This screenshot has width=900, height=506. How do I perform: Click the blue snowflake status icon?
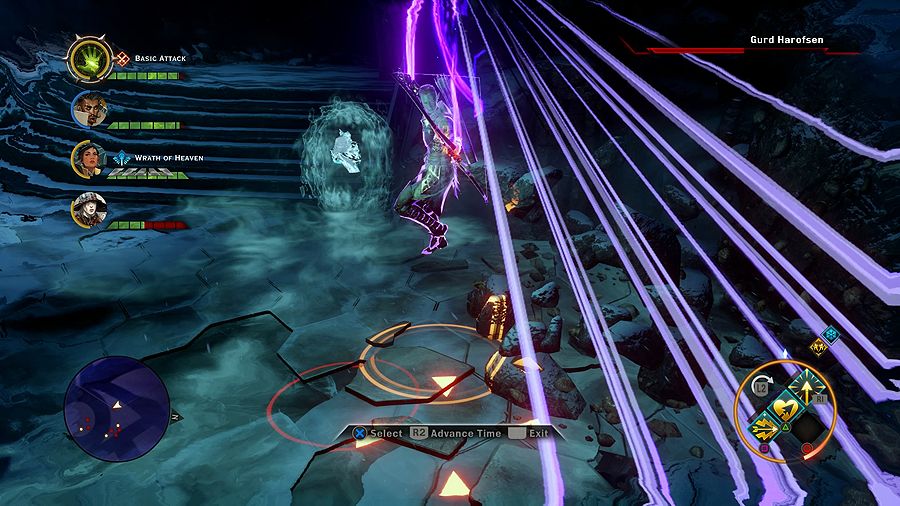point(829,335)
